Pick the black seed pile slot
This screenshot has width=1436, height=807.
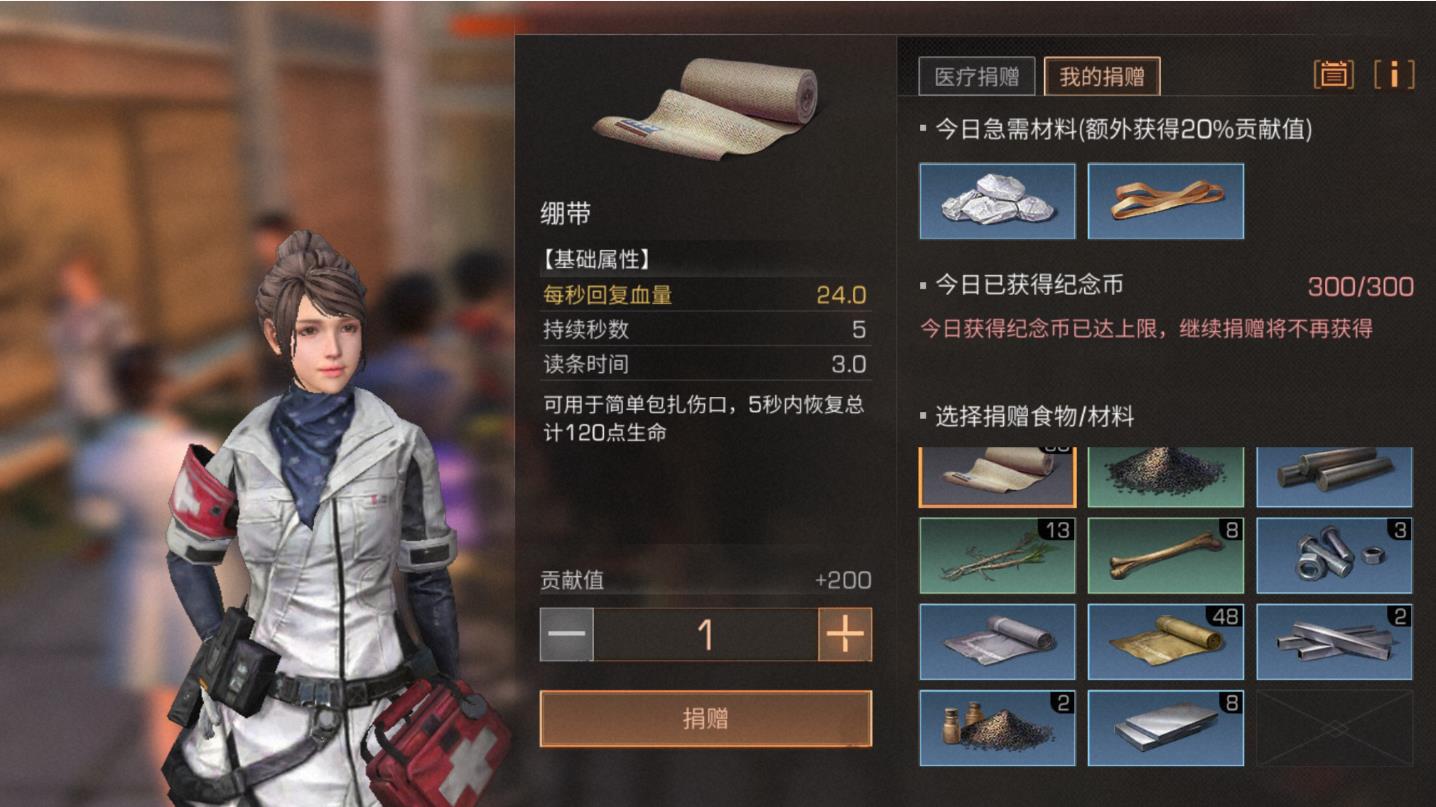point(1166,476)
